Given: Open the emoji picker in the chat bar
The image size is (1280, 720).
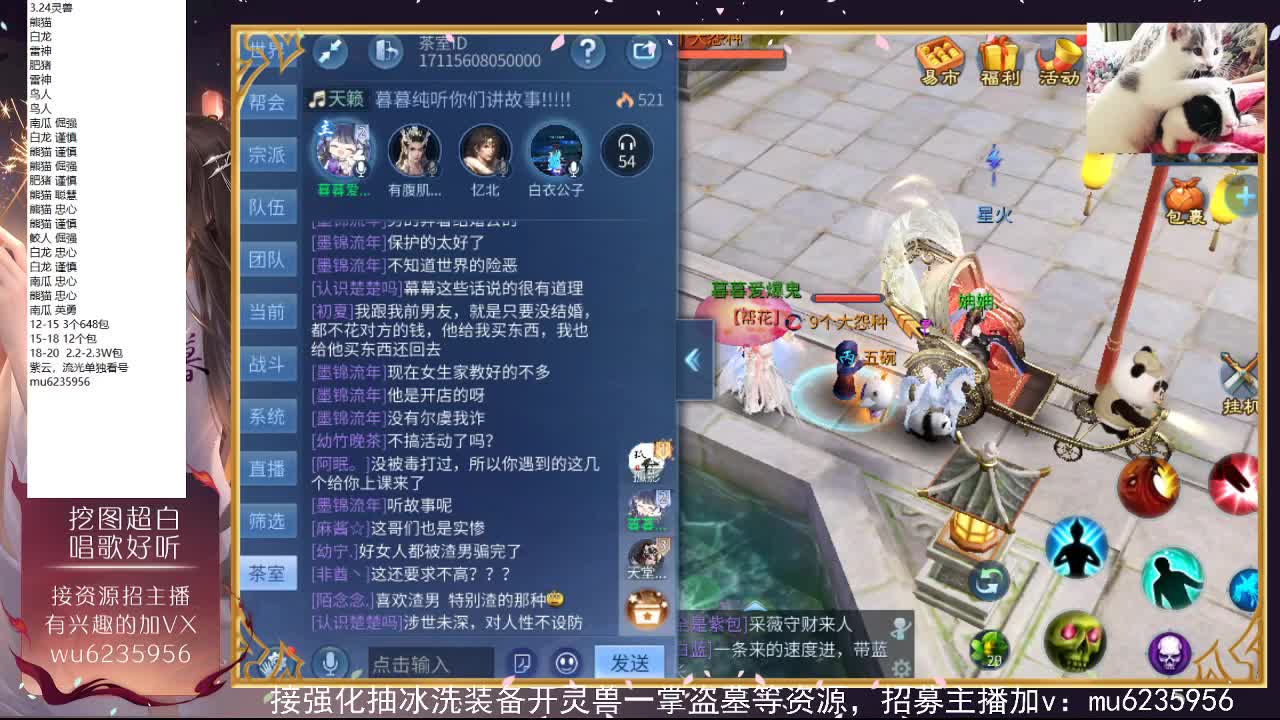Looking at the screenshot, I should point(565,662).
